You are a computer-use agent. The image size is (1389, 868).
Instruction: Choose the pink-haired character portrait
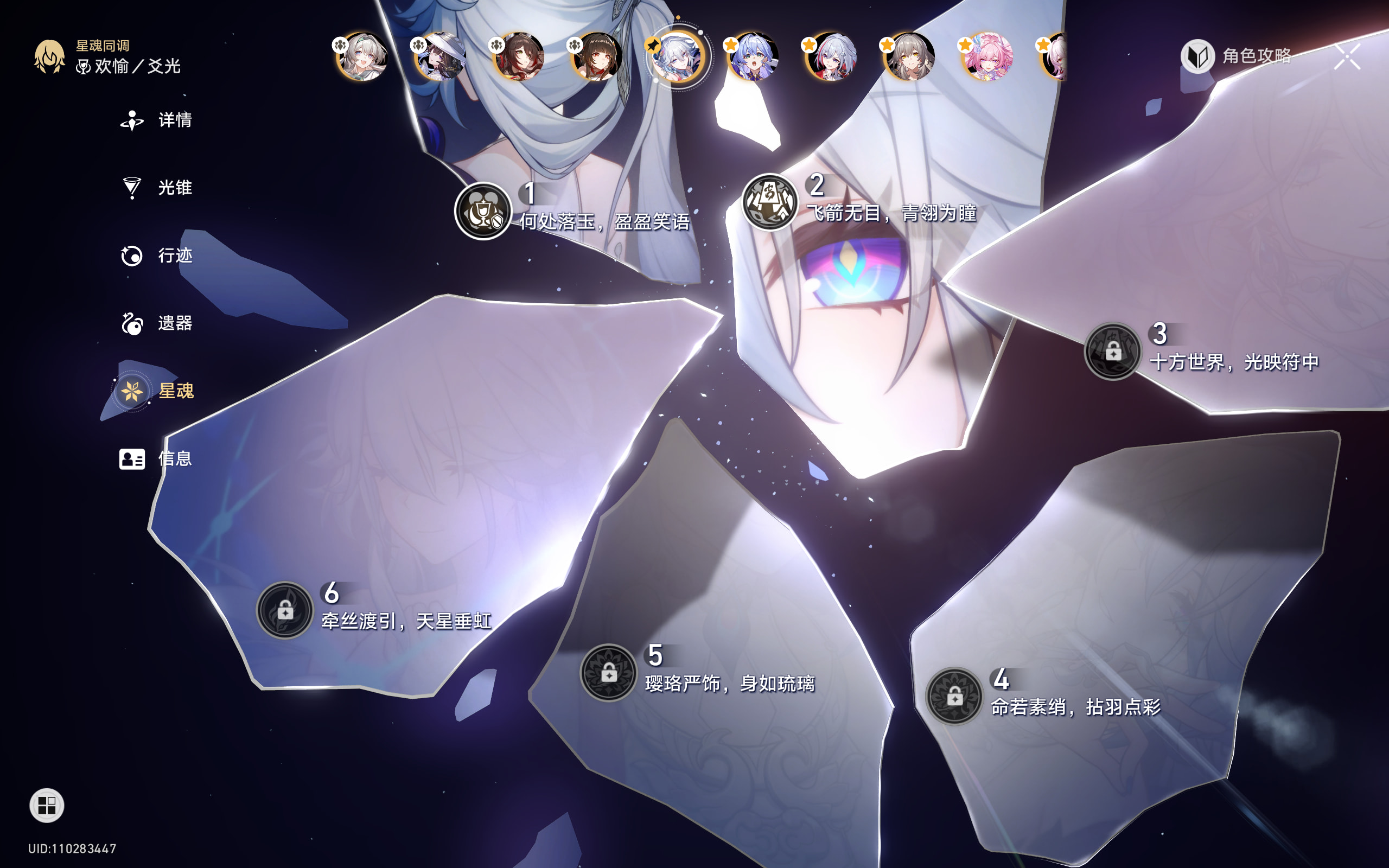tap(986, 56)
